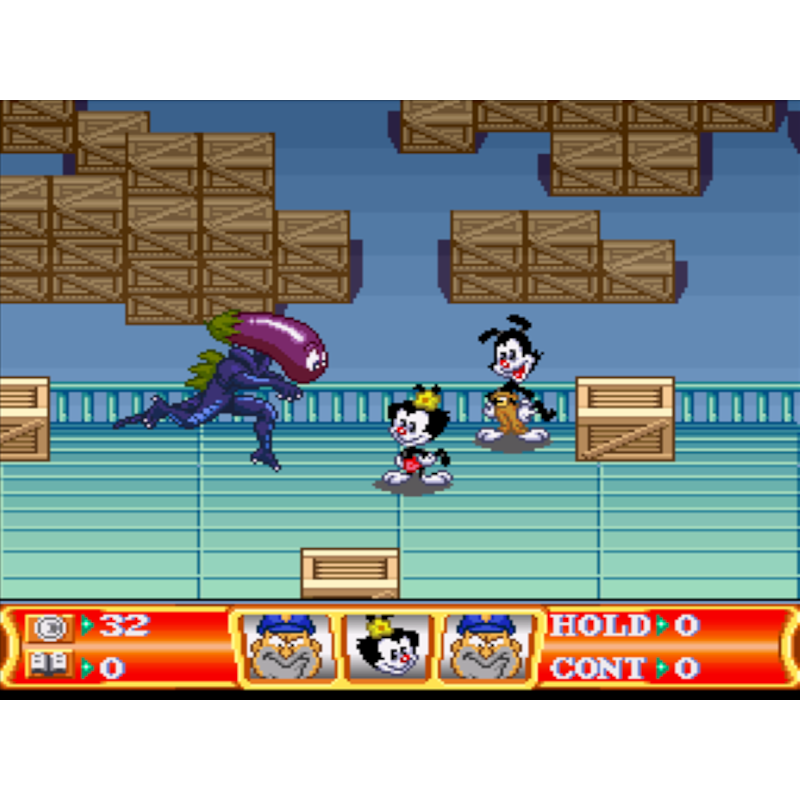800x800 pixels.
Task: Choose the crowned Warner portrait slot reel
Action: [388, 648]
